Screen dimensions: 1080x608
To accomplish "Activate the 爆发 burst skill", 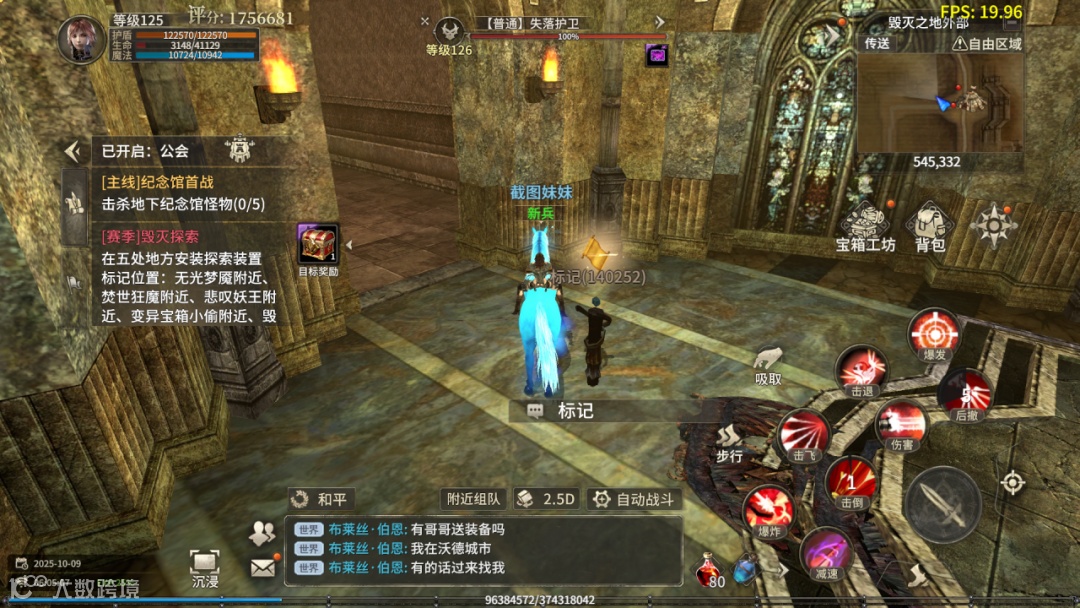I will click(x=935, y=335).
